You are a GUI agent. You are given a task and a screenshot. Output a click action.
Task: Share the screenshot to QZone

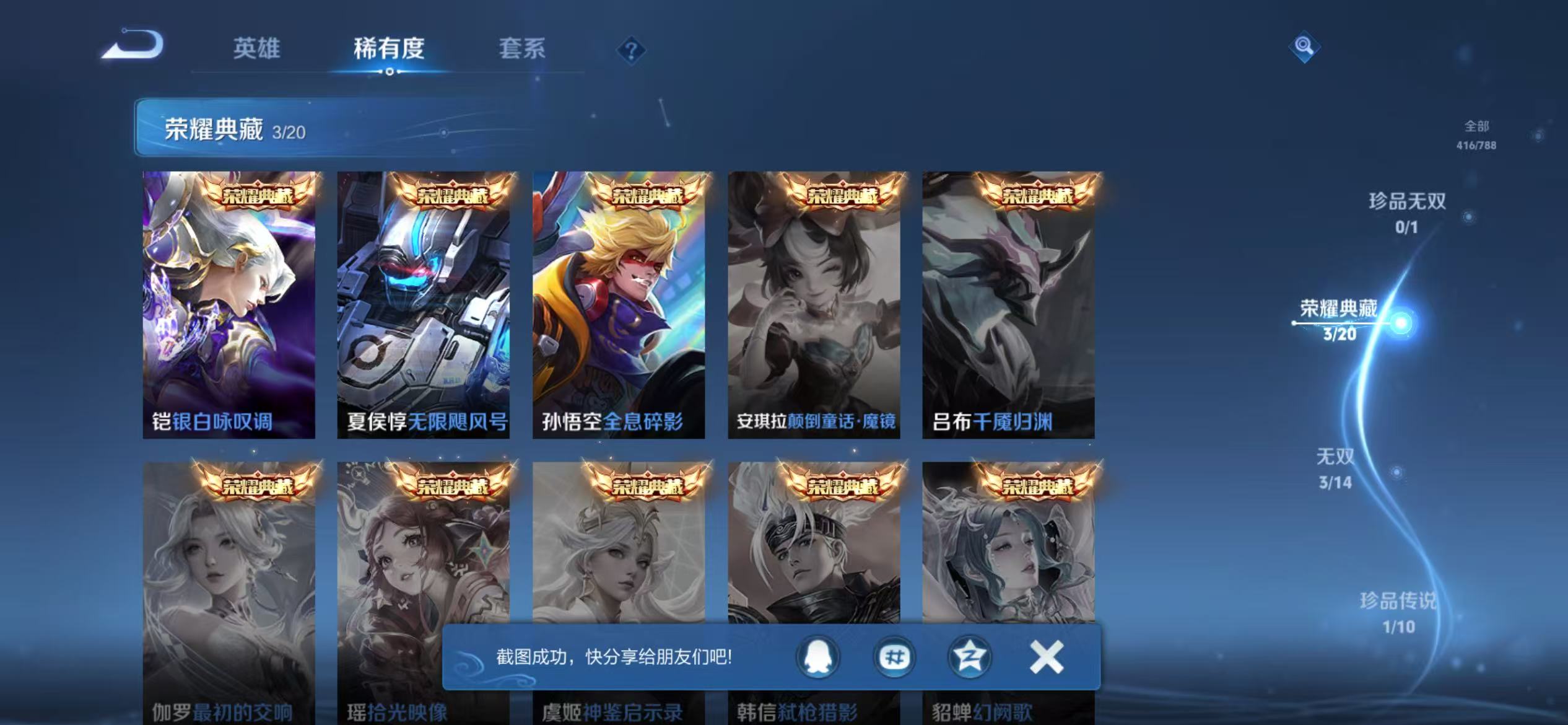coord(970,657)
